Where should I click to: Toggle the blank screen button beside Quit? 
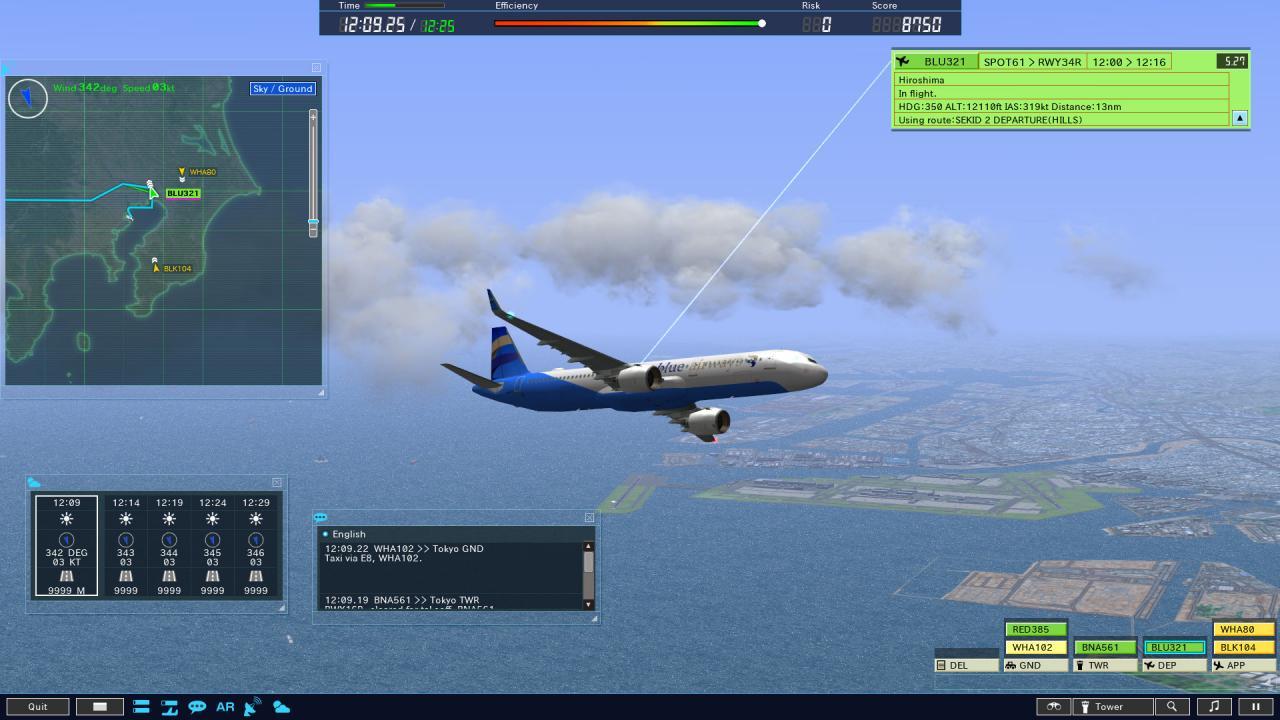point(100,706)
